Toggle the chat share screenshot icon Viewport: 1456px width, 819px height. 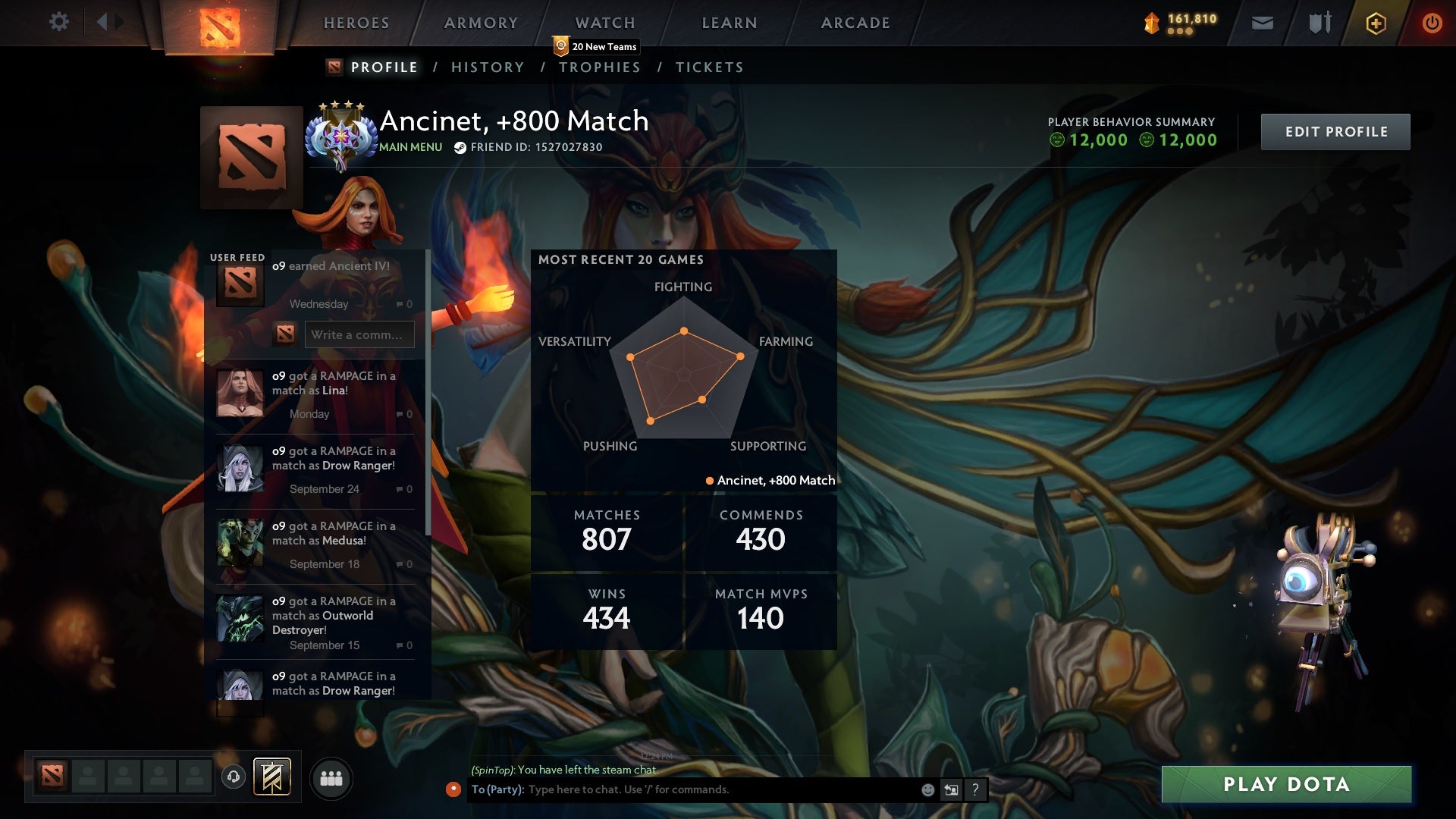tap(951, 789)
